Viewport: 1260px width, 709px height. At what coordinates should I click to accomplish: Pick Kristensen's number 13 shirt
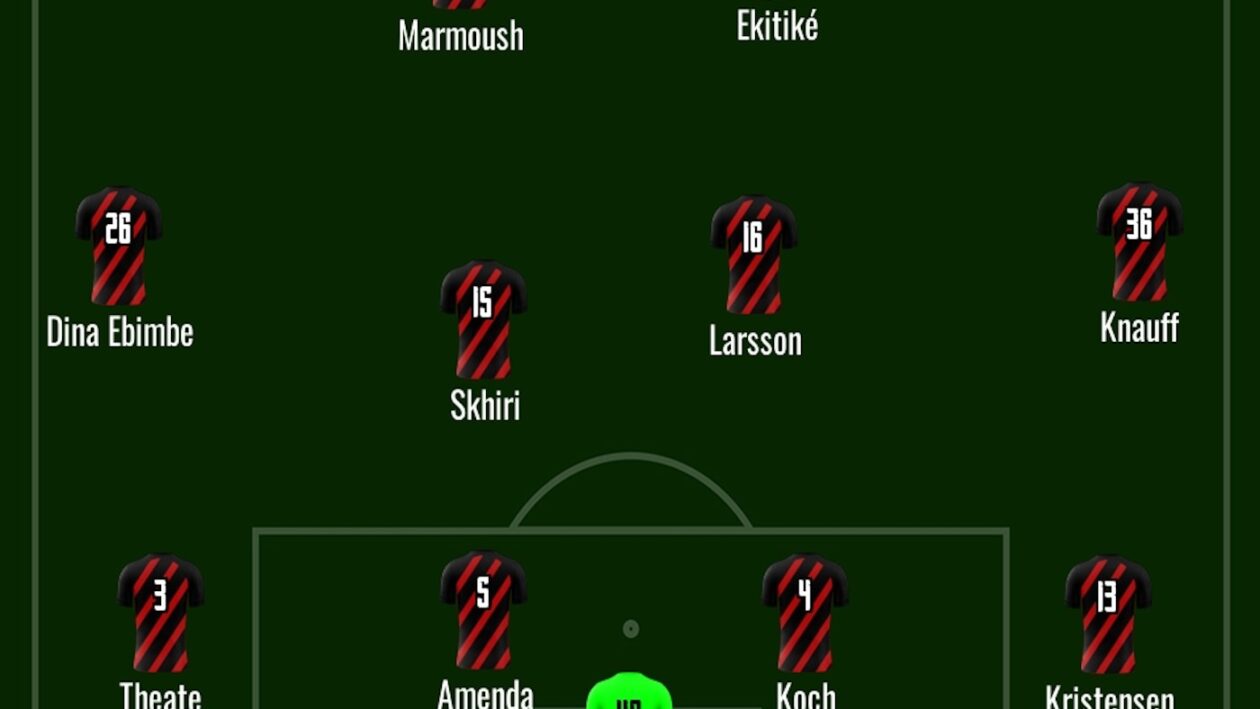[x=1108, y=614]
